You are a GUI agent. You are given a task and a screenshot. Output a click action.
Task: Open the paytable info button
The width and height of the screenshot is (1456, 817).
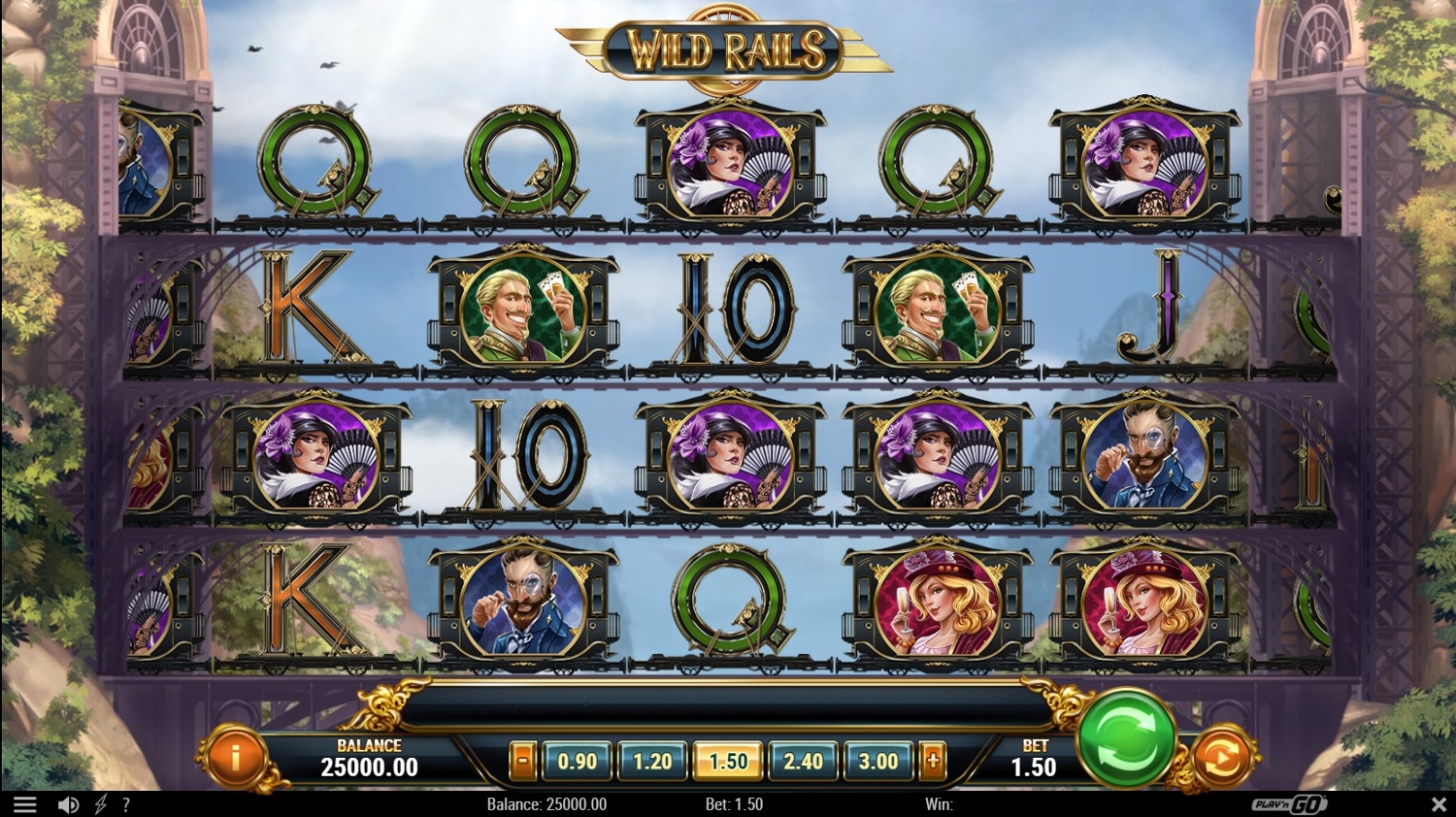click(234, 754)
